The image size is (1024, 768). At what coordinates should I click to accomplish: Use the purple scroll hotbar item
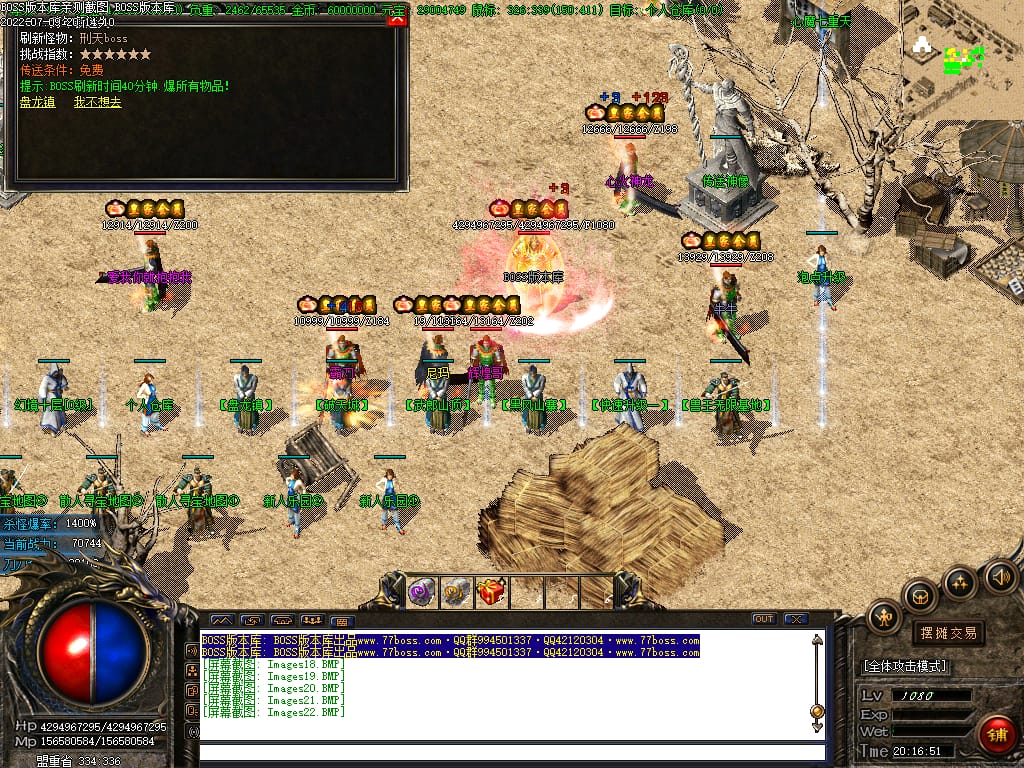(421, 593)
